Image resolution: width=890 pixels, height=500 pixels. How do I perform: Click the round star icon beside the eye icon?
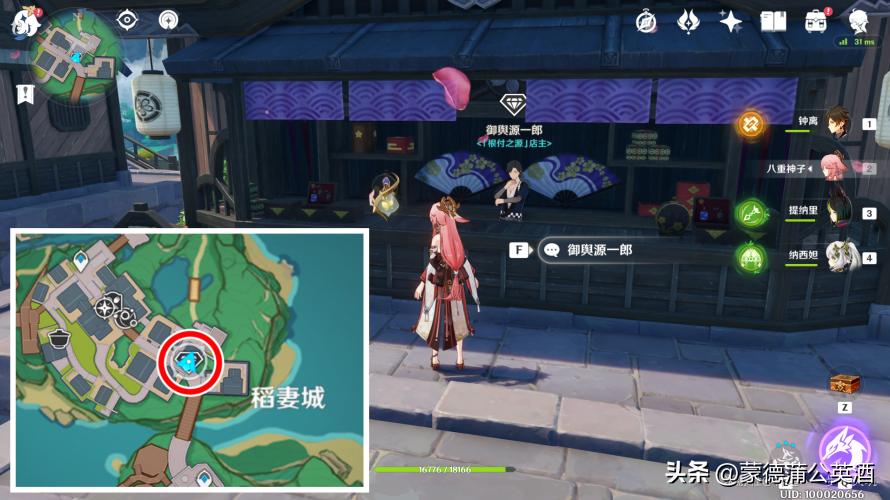tap(166, 19)
